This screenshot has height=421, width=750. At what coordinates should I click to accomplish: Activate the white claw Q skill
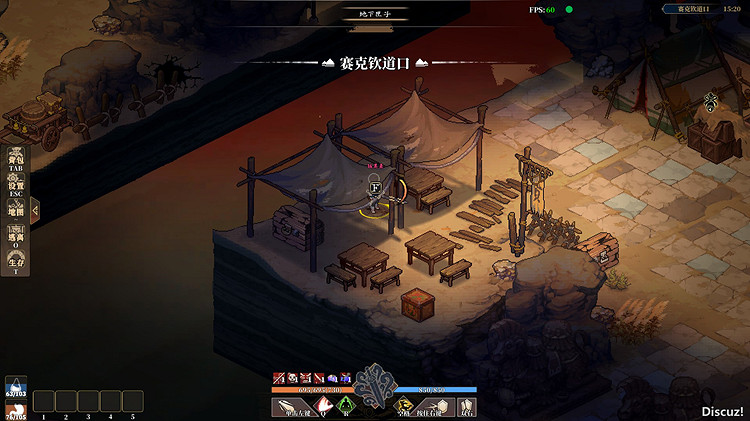pos(323,406)
